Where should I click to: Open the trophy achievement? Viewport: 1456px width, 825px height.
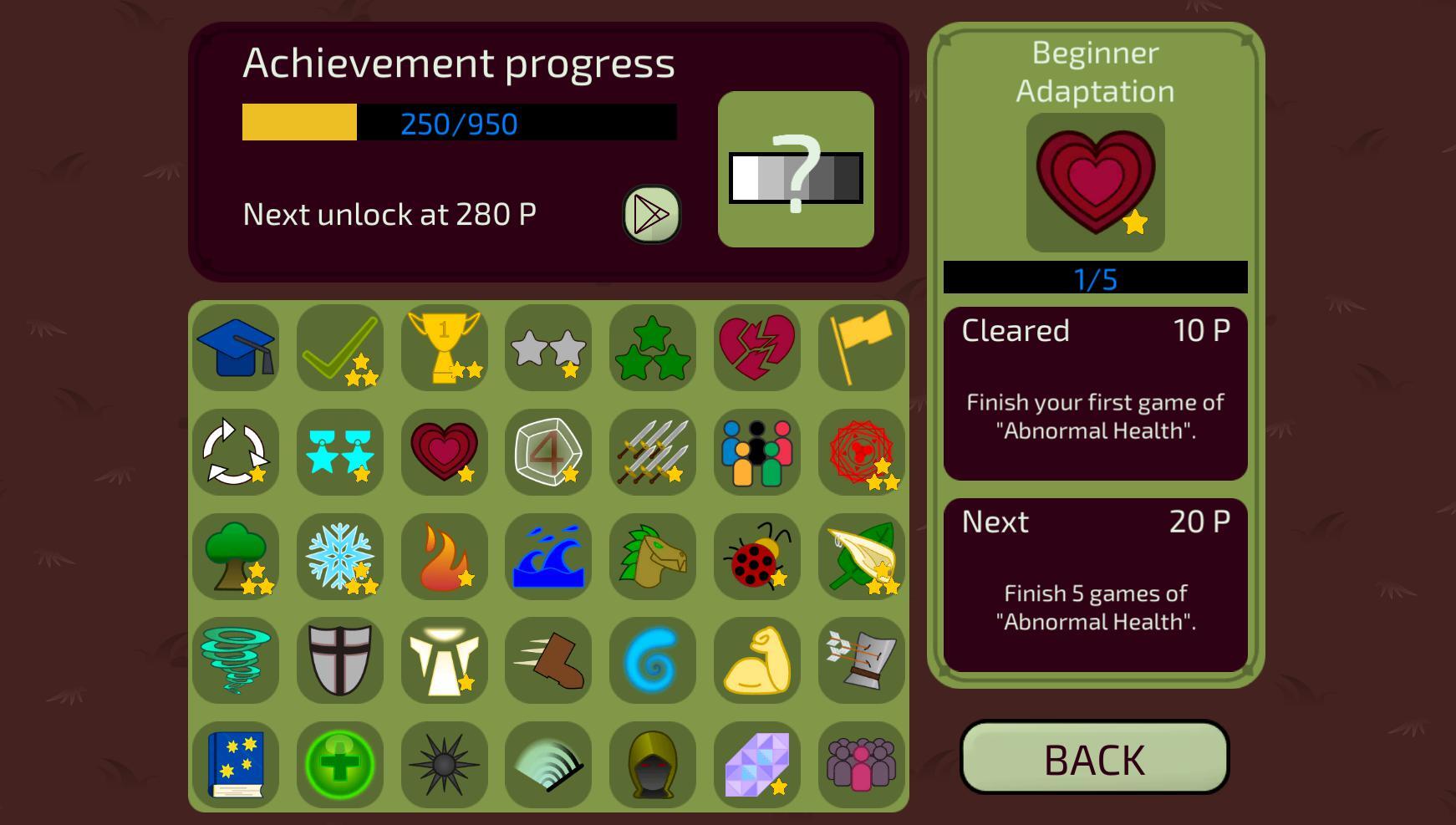[x=444, y=349]
